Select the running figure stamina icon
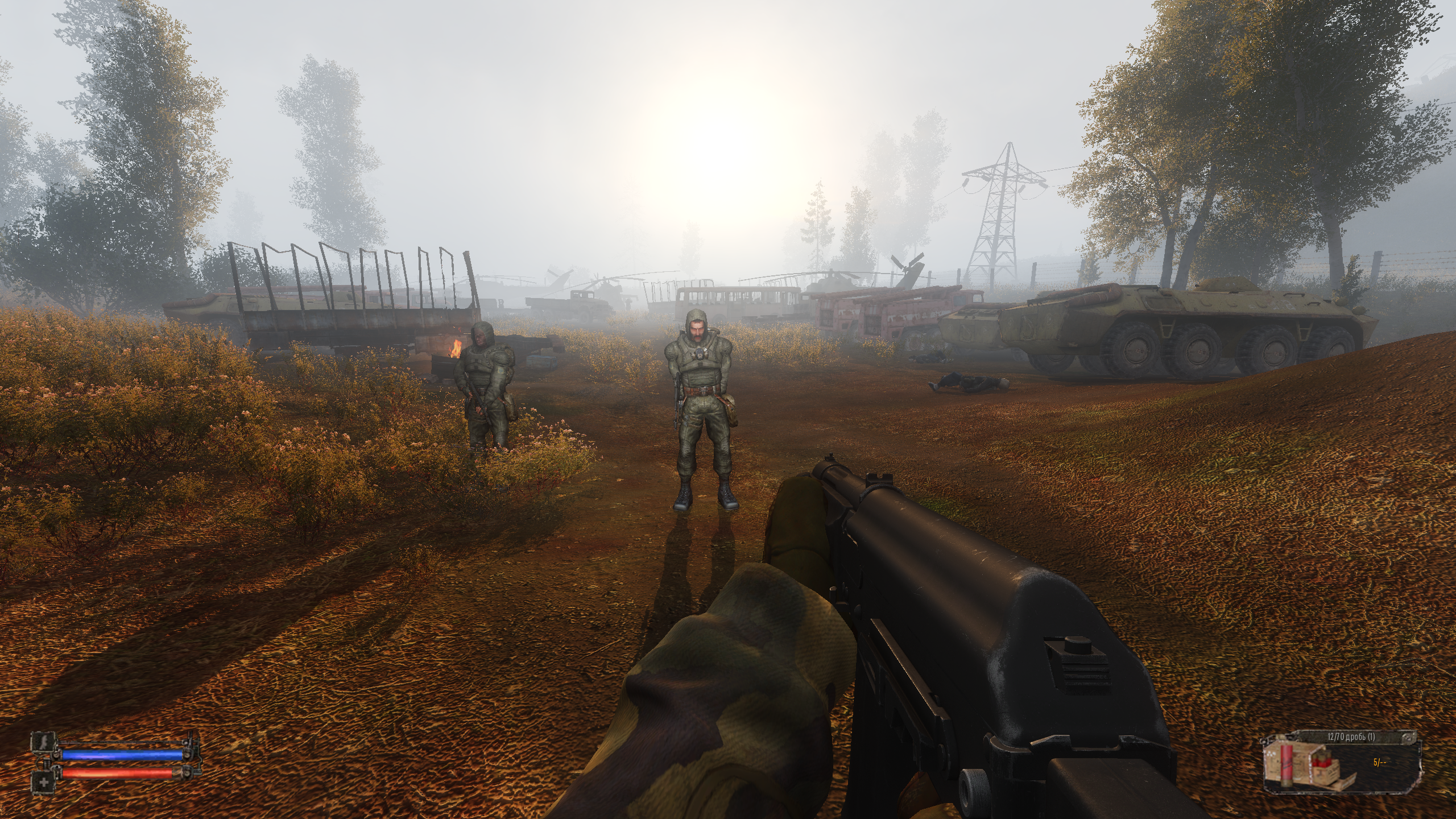The height and width of the screenshot is (819, 1456). (44, 741)
